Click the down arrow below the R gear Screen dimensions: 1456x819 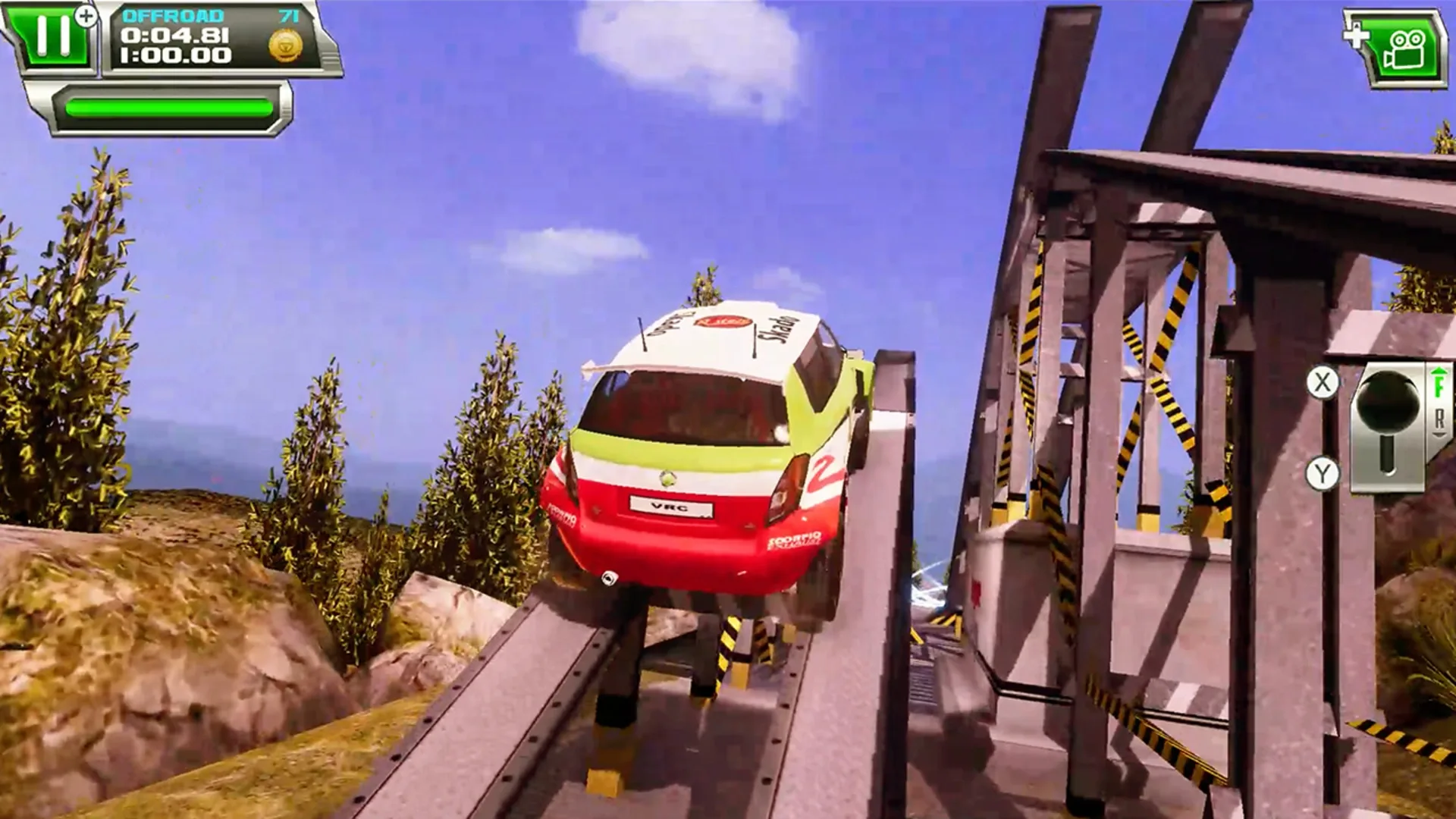(1441, 435)
